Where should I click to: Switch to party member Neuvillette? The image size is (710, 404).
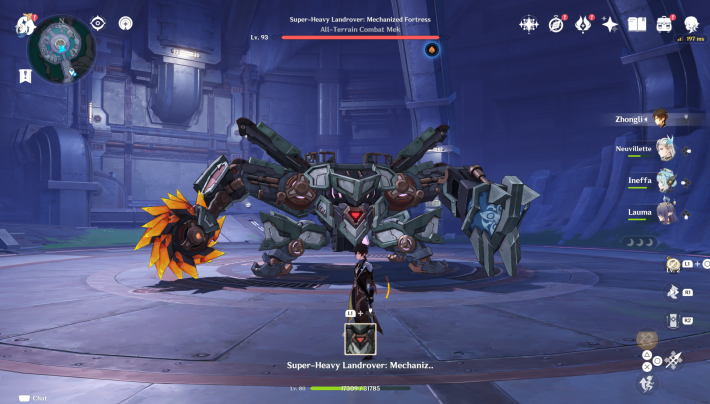coord(667,151)
